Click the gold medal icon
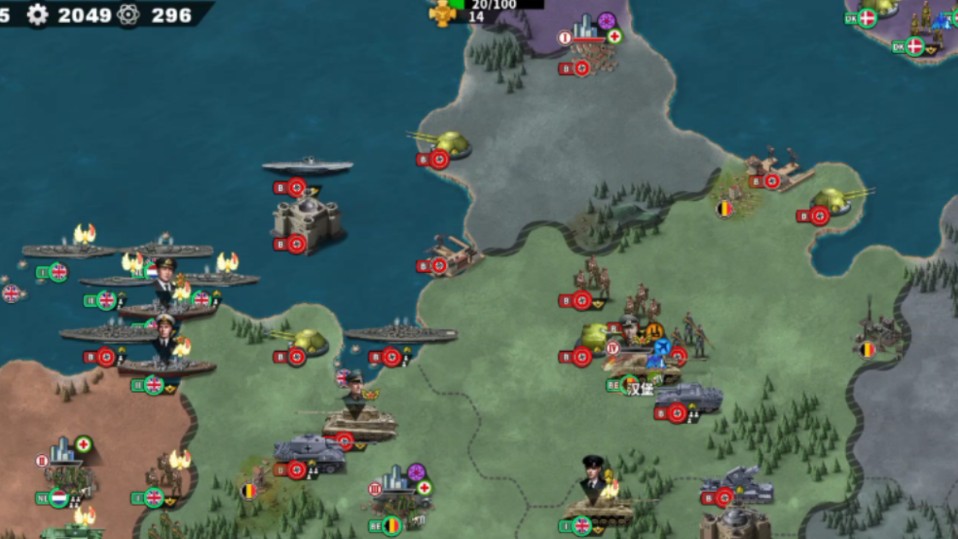The image size is (958, 539). tap(442, 13)
